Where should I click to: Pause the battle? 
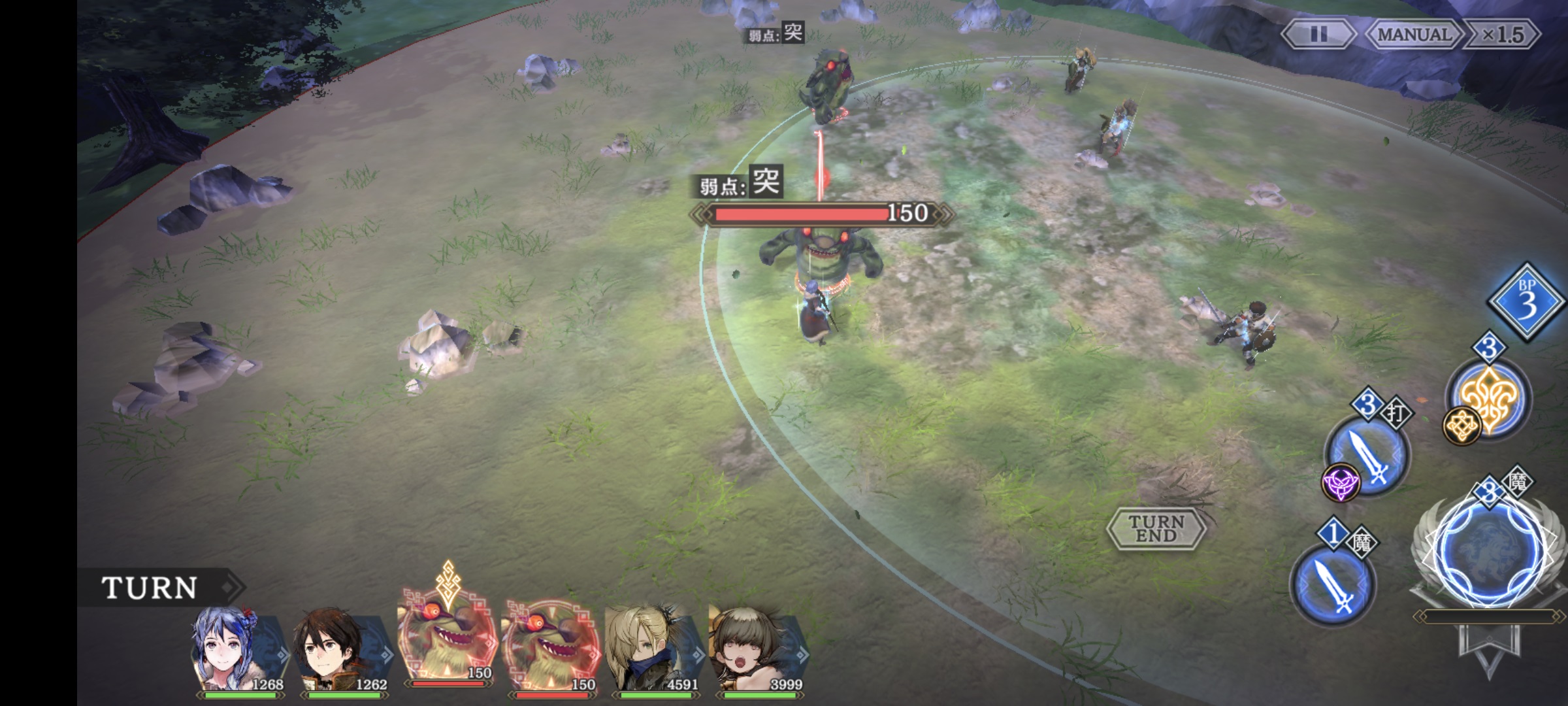tap(1318, 35)
